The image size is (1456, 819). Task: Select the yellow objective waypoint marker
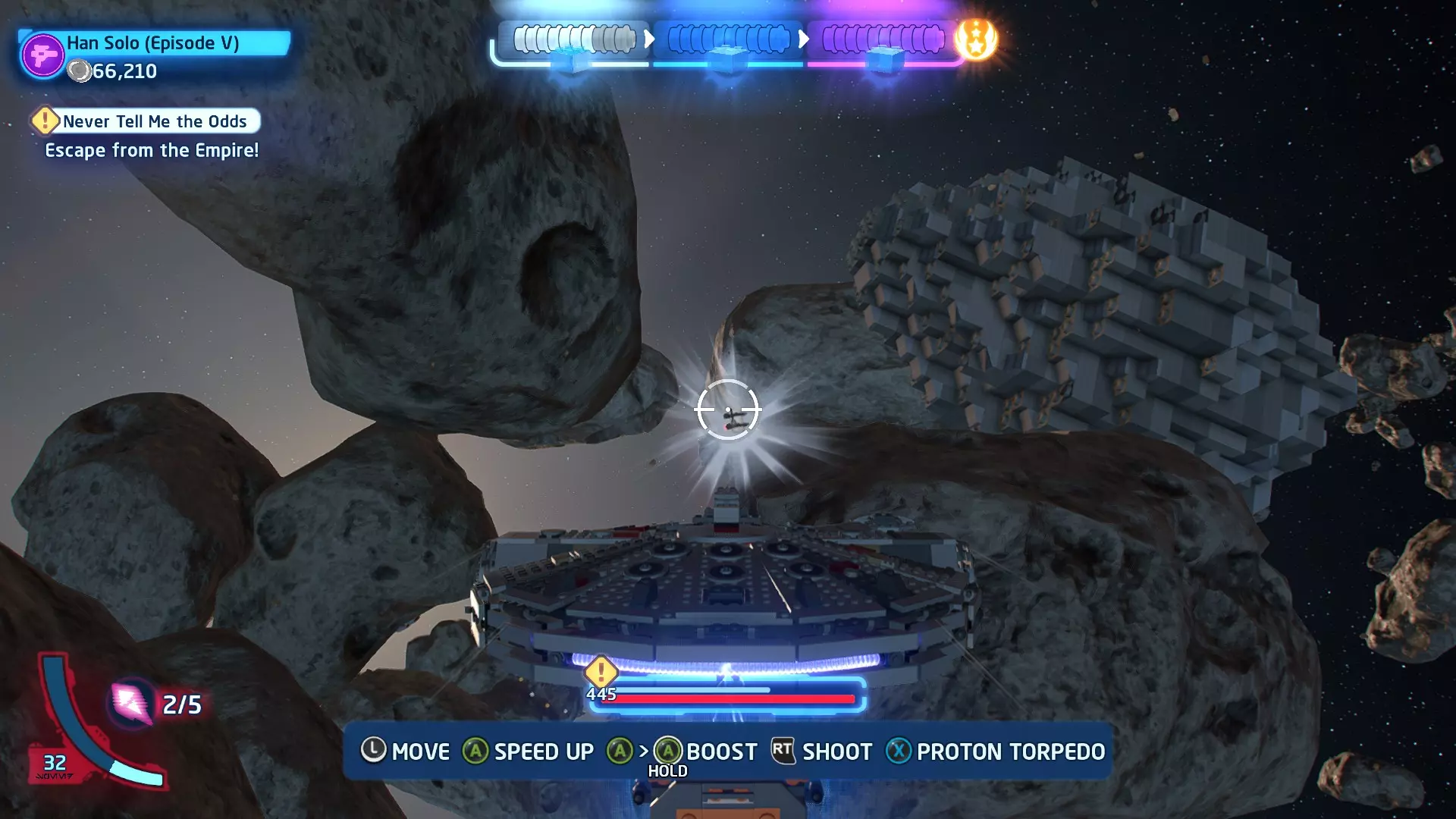[x=601, y=671]
